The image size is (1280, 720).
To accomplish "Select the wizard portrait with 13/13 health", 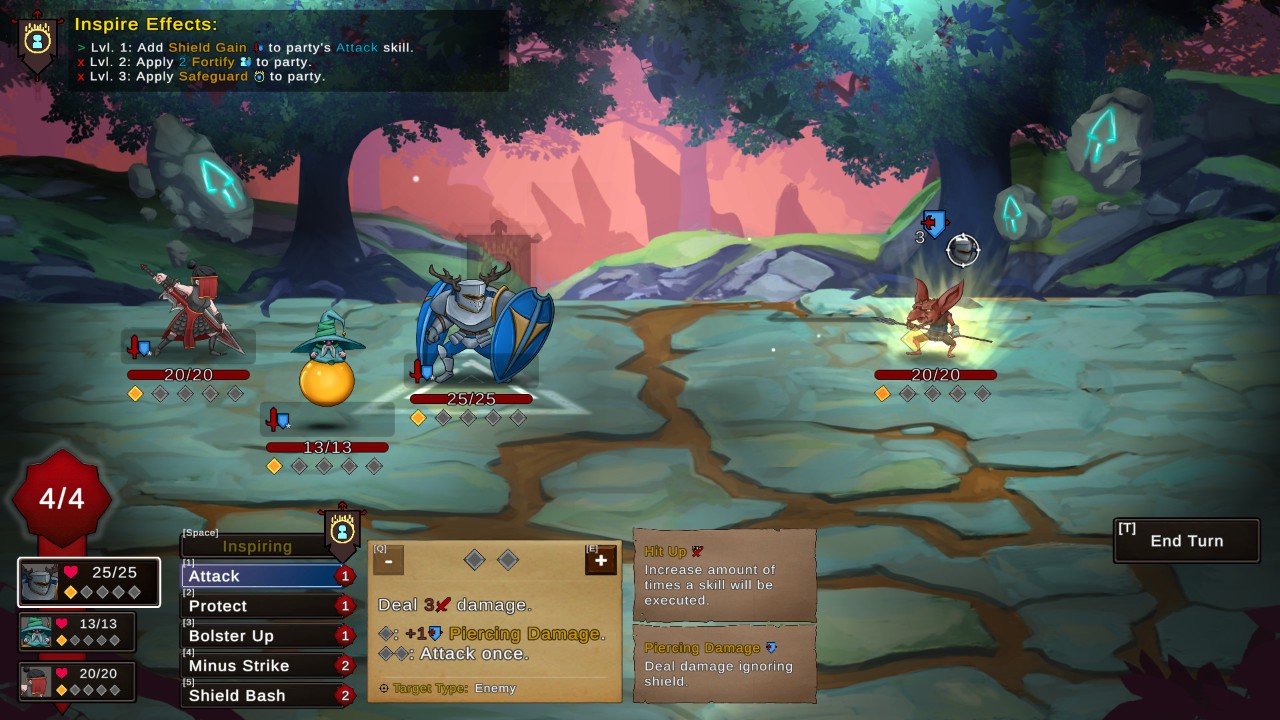I will point(77,632).
